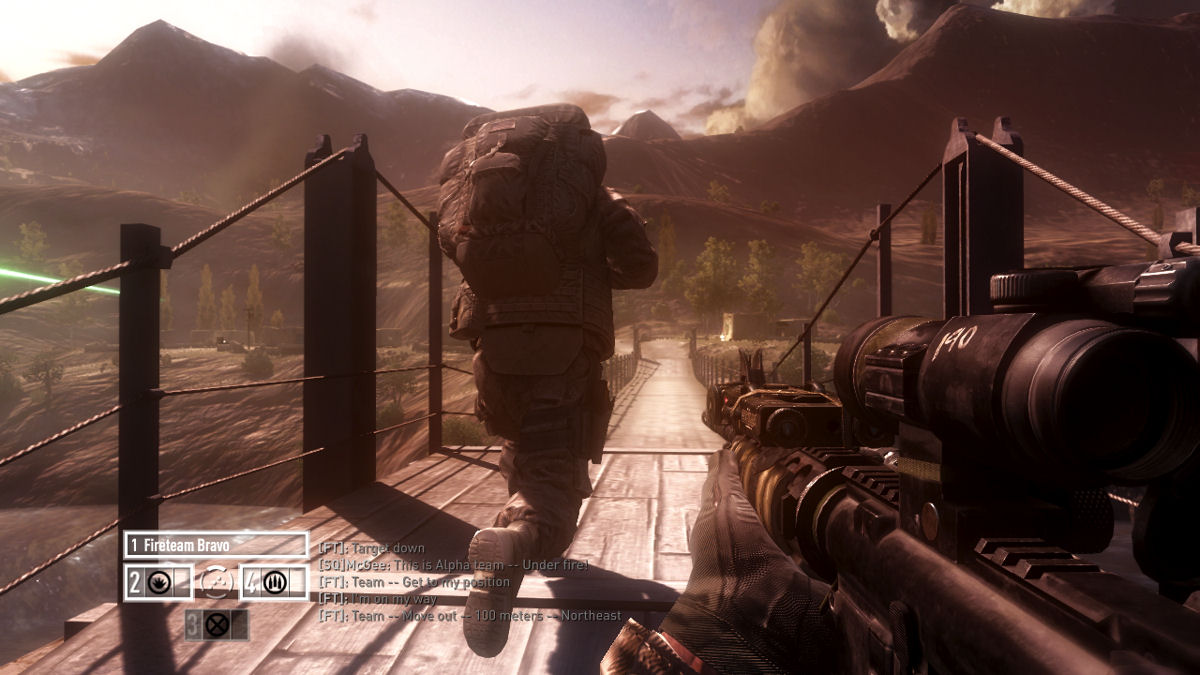The width and height of the screenshot is (1200, 675).
Task: Select the Fireteam Bravo squad bar
Action: 216,545
